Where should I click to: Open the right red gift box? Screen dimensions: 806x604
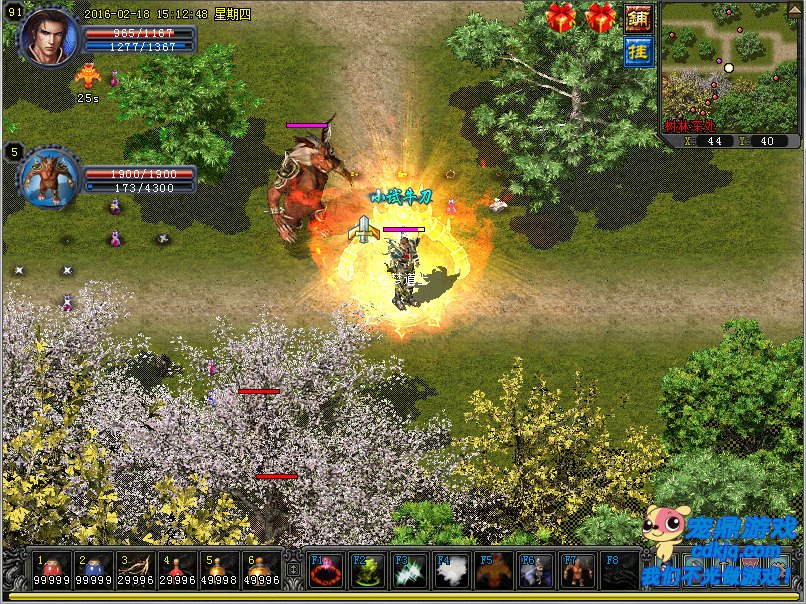[601, 17]
